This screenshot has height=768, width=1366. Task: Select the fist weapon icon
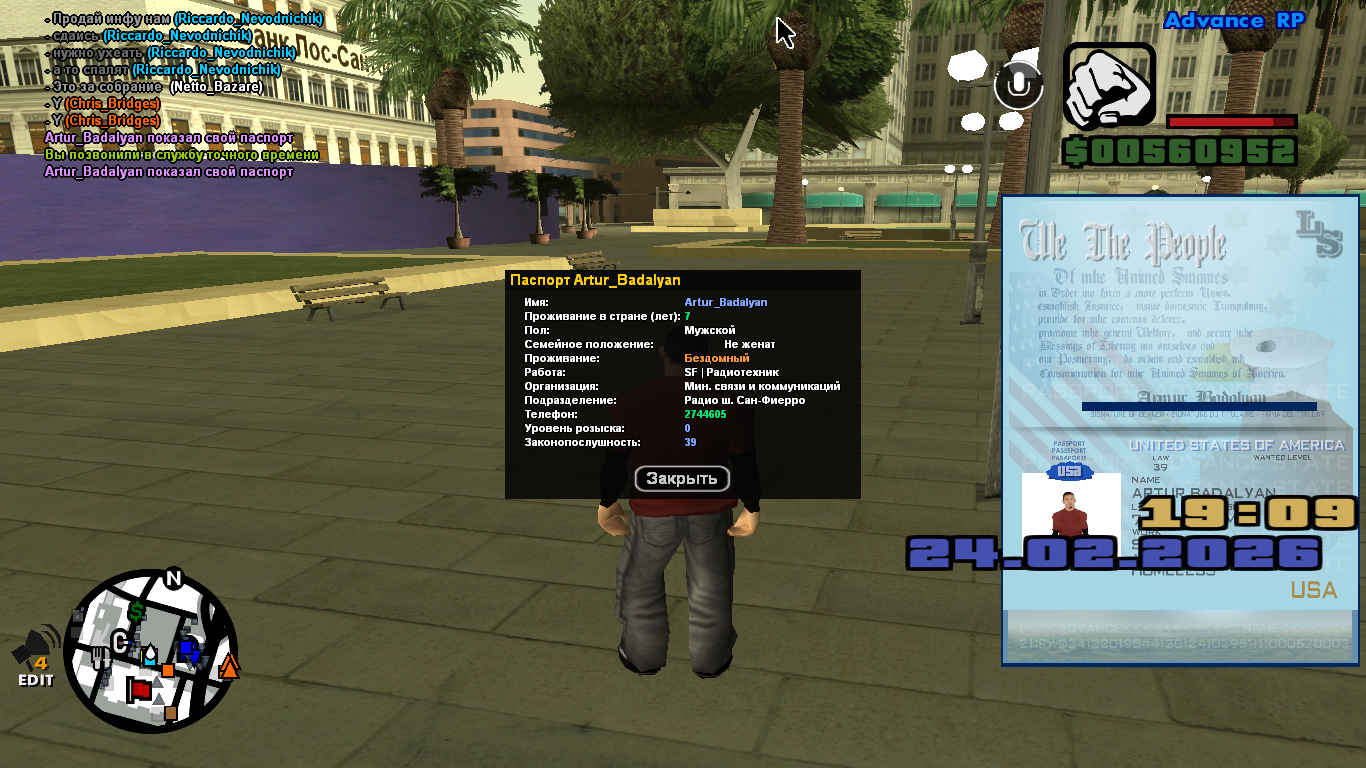coord(1109,86)
